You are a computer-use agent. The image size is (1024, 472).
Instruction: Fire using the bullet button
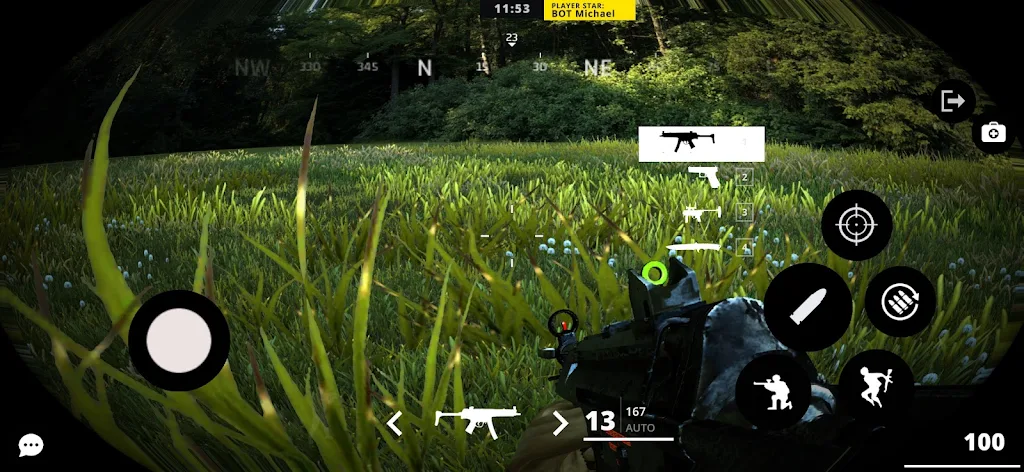pos(808,307)
